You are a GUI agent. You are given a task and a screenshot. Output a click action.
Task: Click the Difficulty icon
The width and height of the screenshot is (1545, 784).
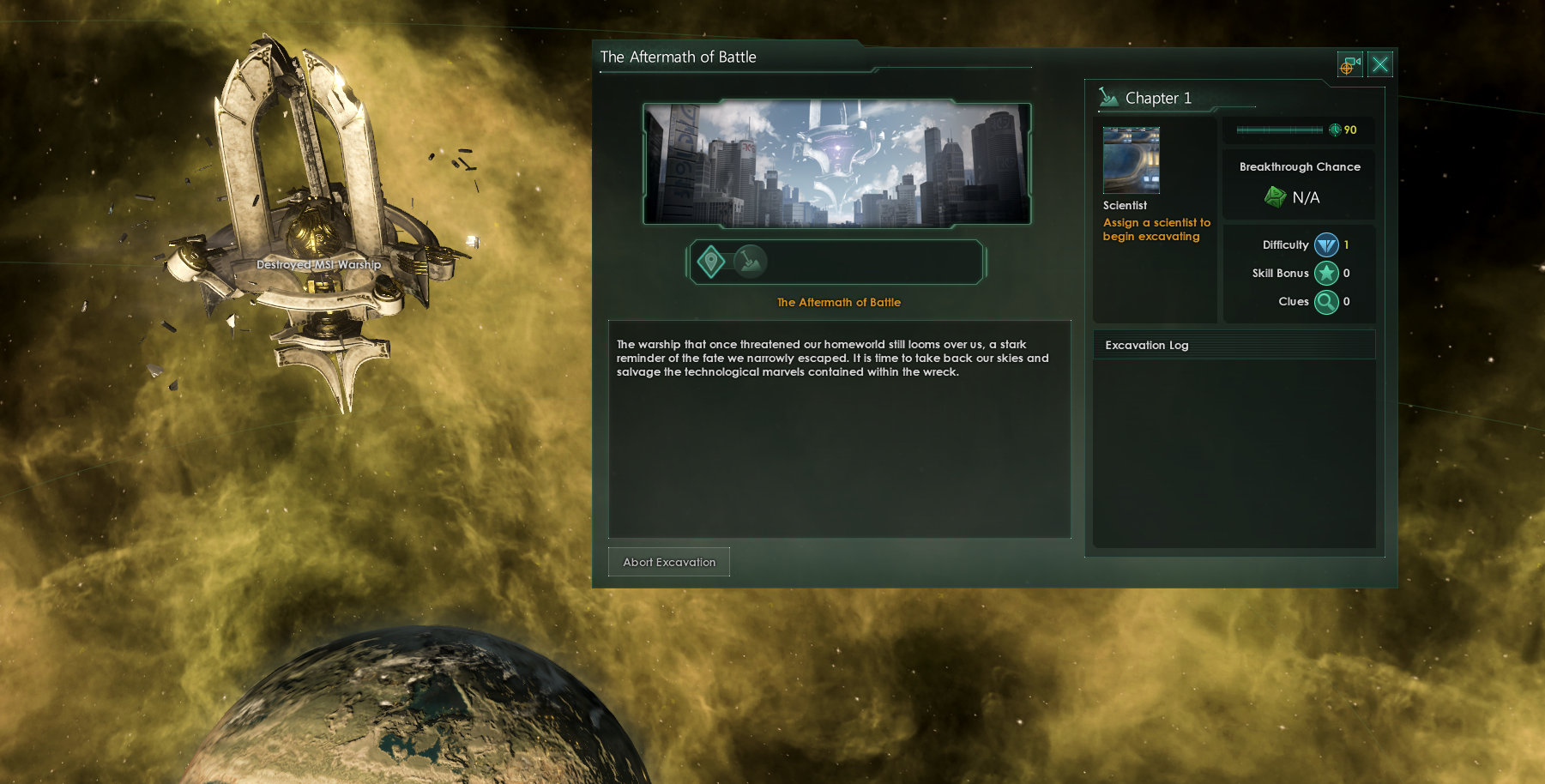(1326, 245)
